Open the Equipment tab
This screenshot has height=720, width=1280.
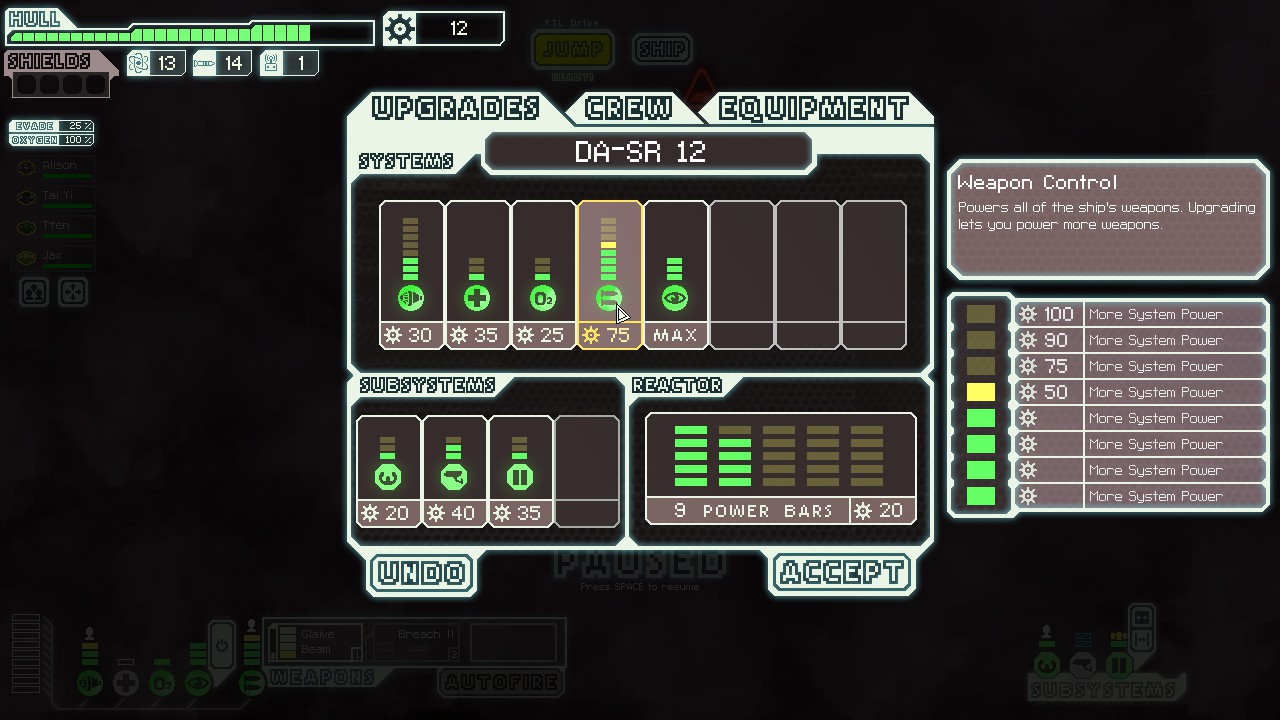point(813,108)
